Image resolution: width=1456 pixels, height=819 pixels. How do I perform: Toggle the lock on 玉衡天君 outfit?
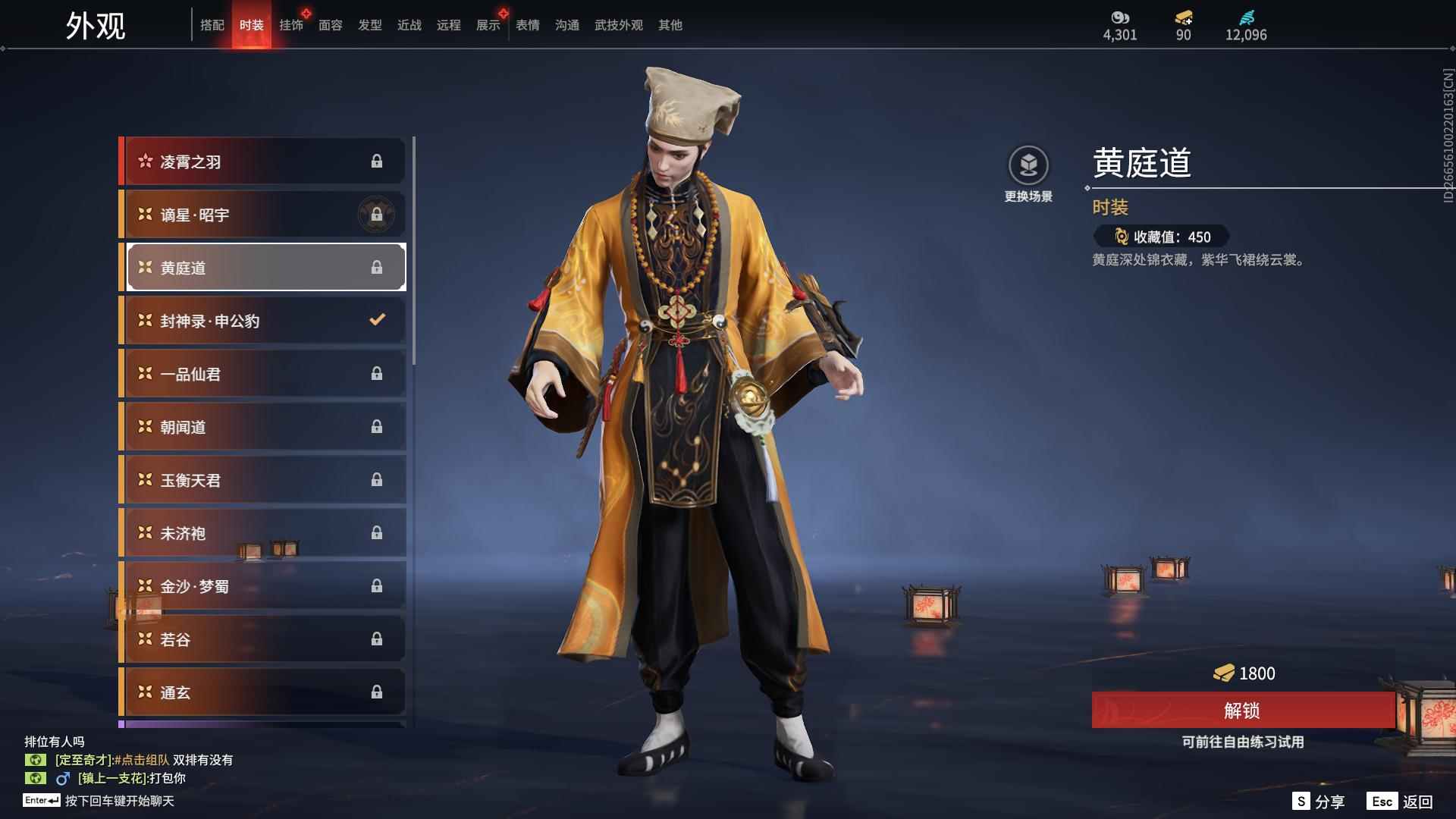point(377,480)
